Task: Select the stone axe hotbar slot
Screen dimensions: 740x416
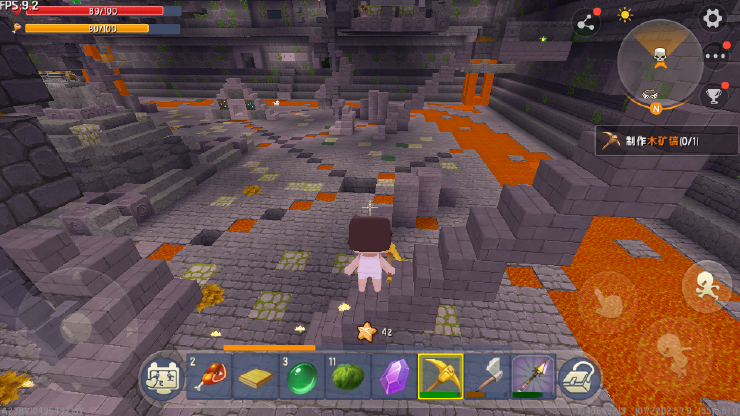Action: pos(487,377)
